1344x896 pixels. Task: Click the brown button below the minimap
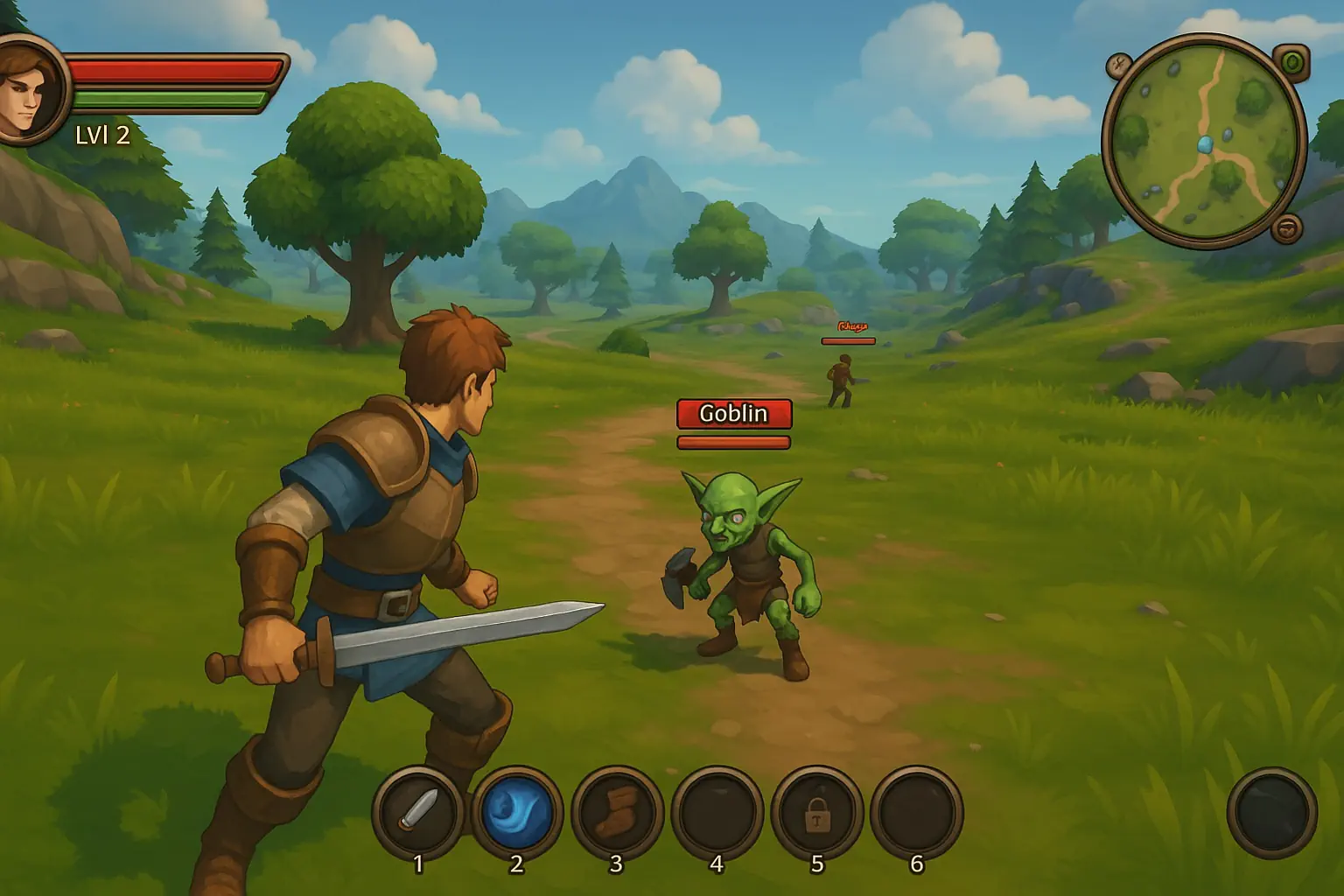pyautogui.click(x=1287, y=227)
